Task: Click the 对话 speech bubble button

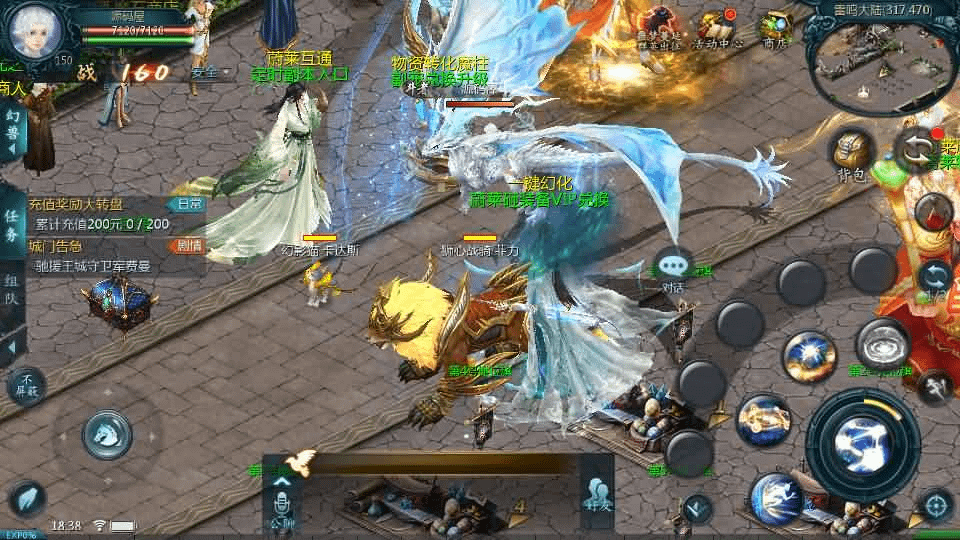Action: tap(674, 268)
